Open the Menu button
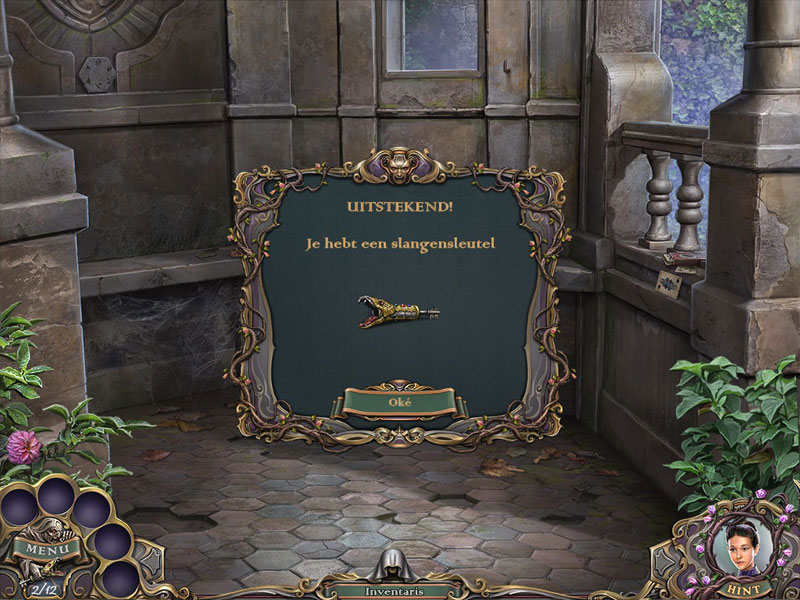Image resolution: width=800 pixels, height=600 pixels. pos(41,549)
